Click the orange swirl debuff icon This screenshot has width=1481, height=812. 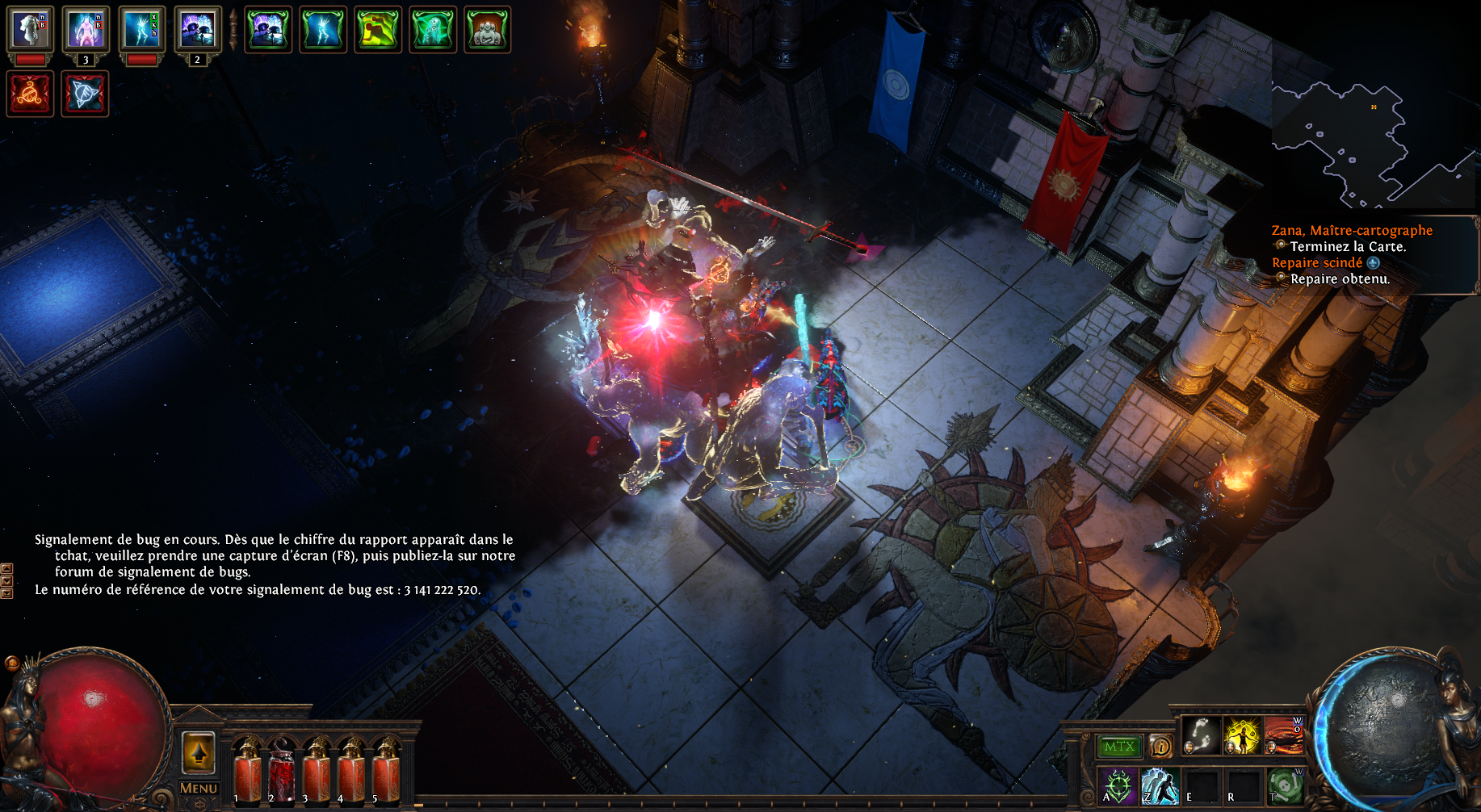click(x=31, y=94)
